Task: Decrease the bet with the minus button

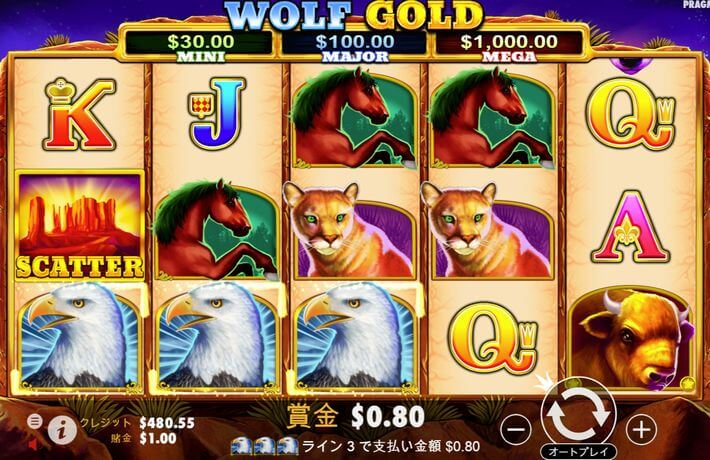Action: point(514,427)
